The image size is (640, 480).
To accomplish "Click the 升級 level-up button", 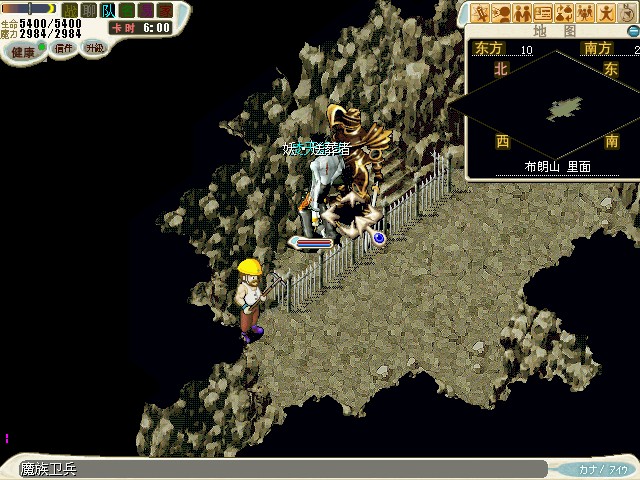I will [x=94, y=47].
